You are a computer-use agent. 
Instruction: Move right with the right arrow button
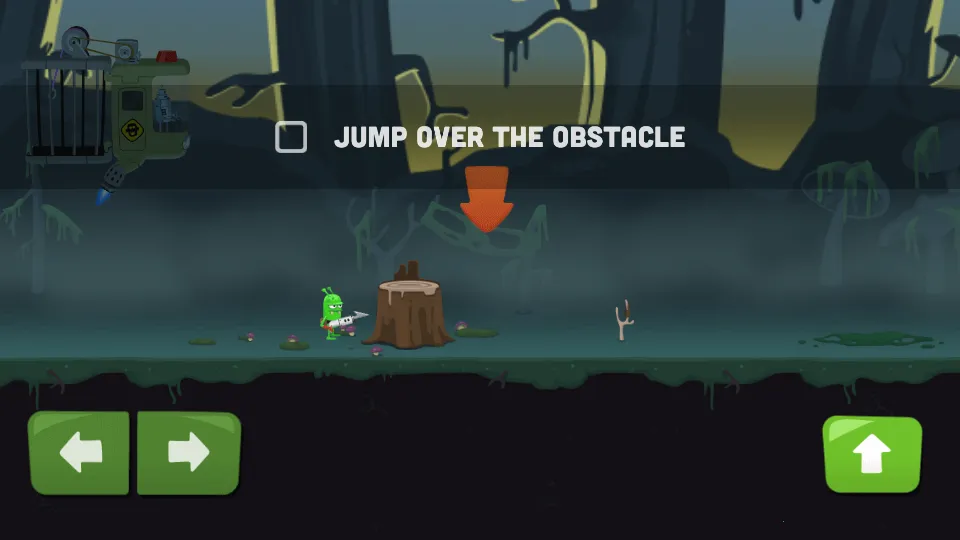click(188, 453)
